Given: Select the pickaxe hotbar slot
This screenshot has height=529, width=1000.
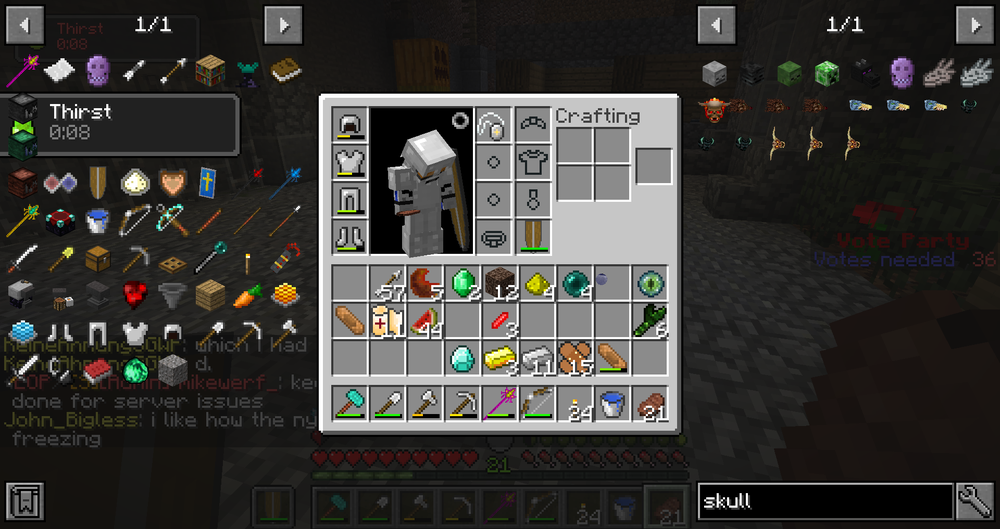Looking at the screenshot, I should coord(462,404).
